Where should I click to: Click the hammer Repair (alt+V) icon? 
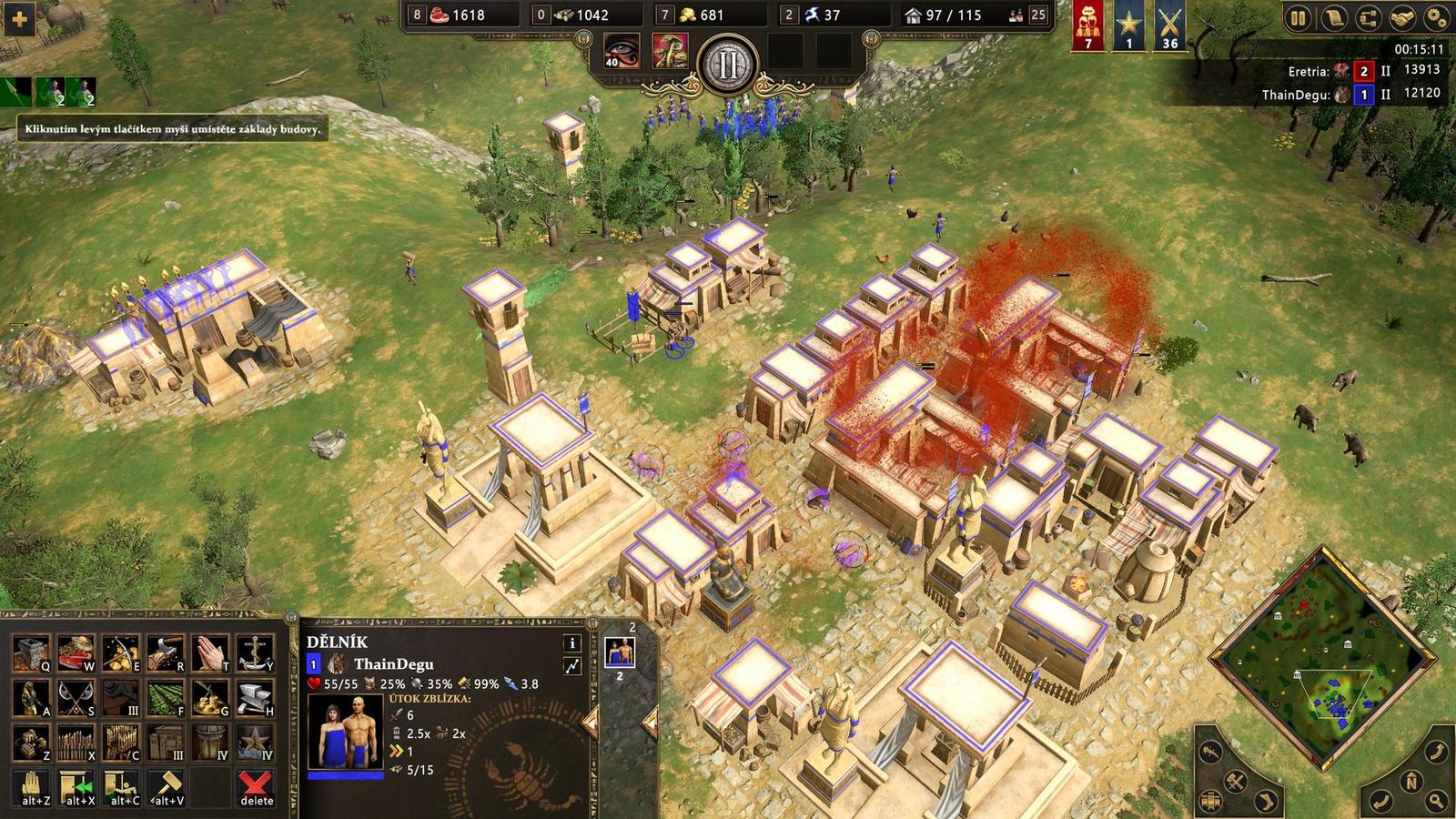[167, 785]
